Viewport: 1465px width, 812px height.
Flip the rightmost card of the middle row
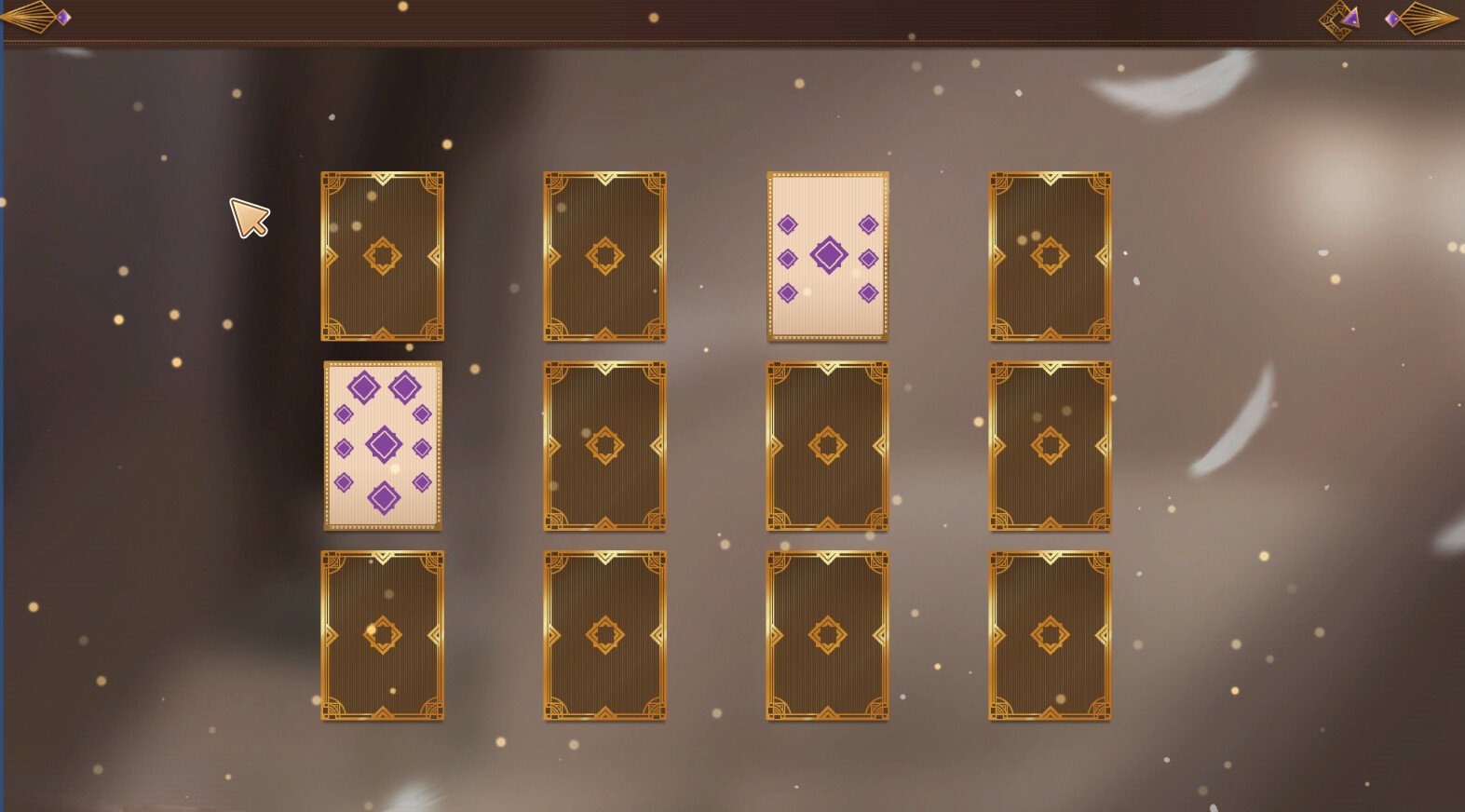1050,445
